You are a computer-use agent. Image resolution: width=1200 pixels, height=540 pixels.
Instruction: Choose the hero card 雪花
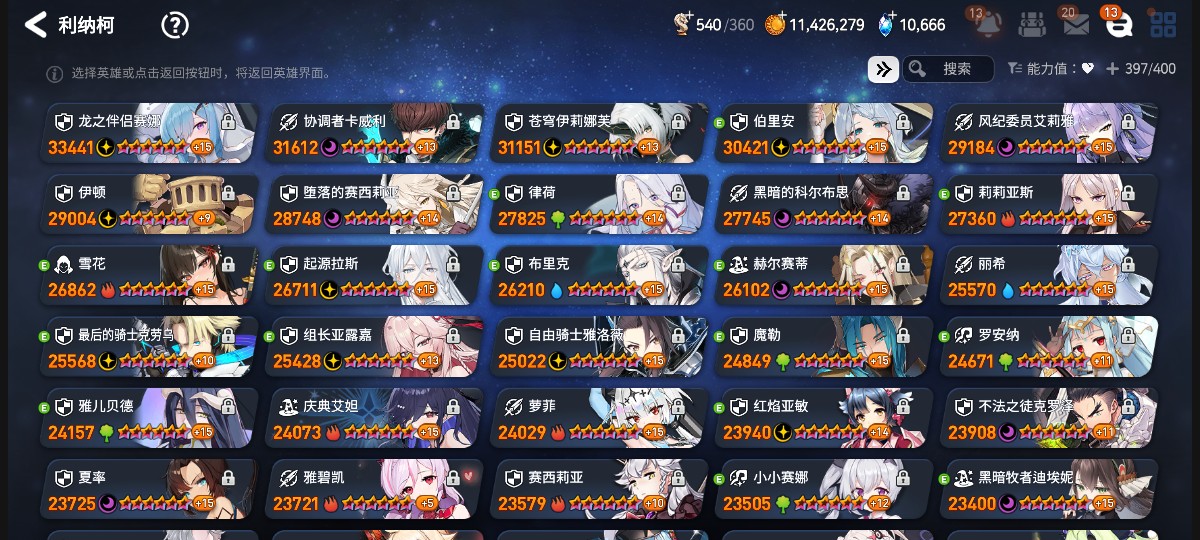pyautogui.click(x=149, y=276)
